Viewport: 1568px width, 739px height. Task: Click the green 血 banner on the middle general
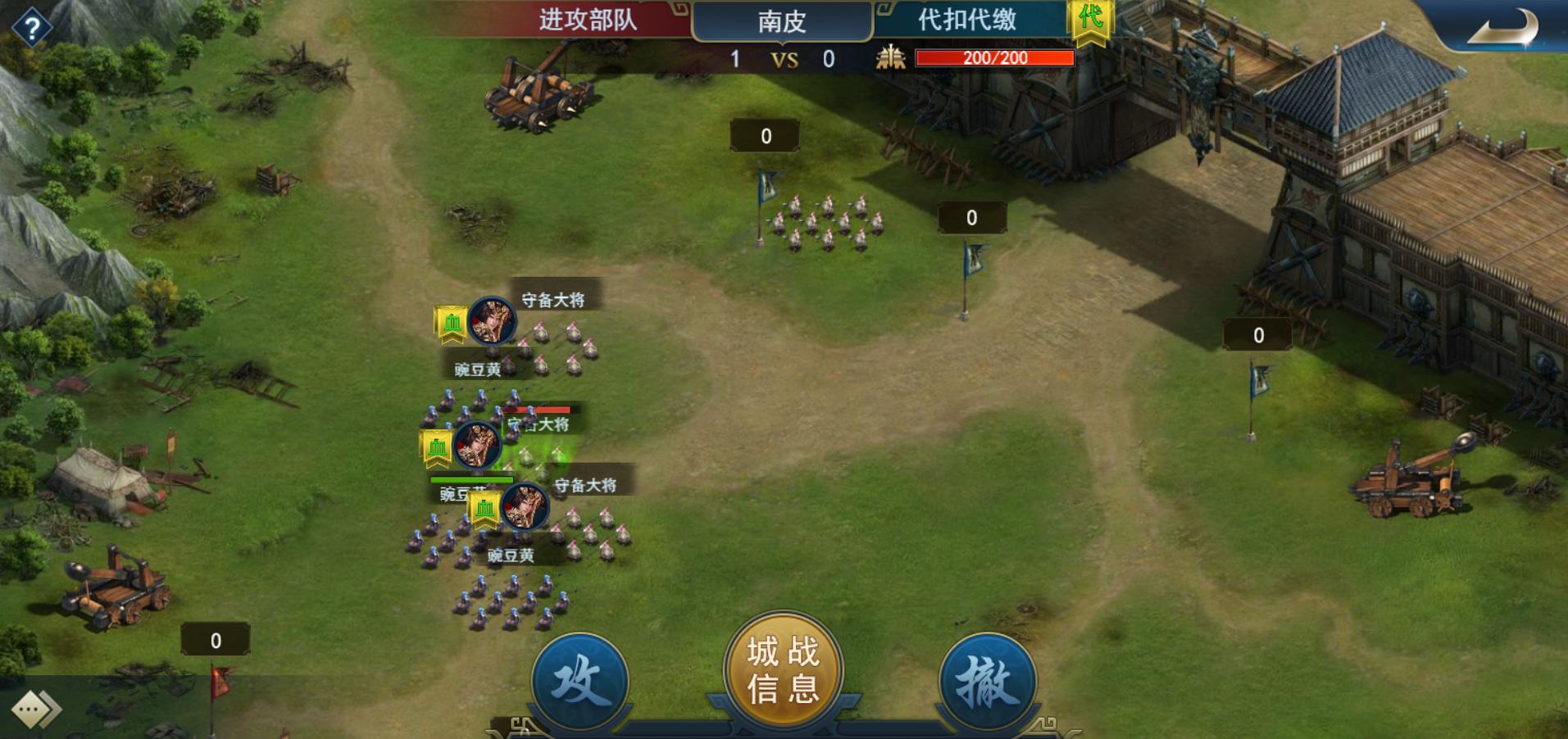[435, 447]
